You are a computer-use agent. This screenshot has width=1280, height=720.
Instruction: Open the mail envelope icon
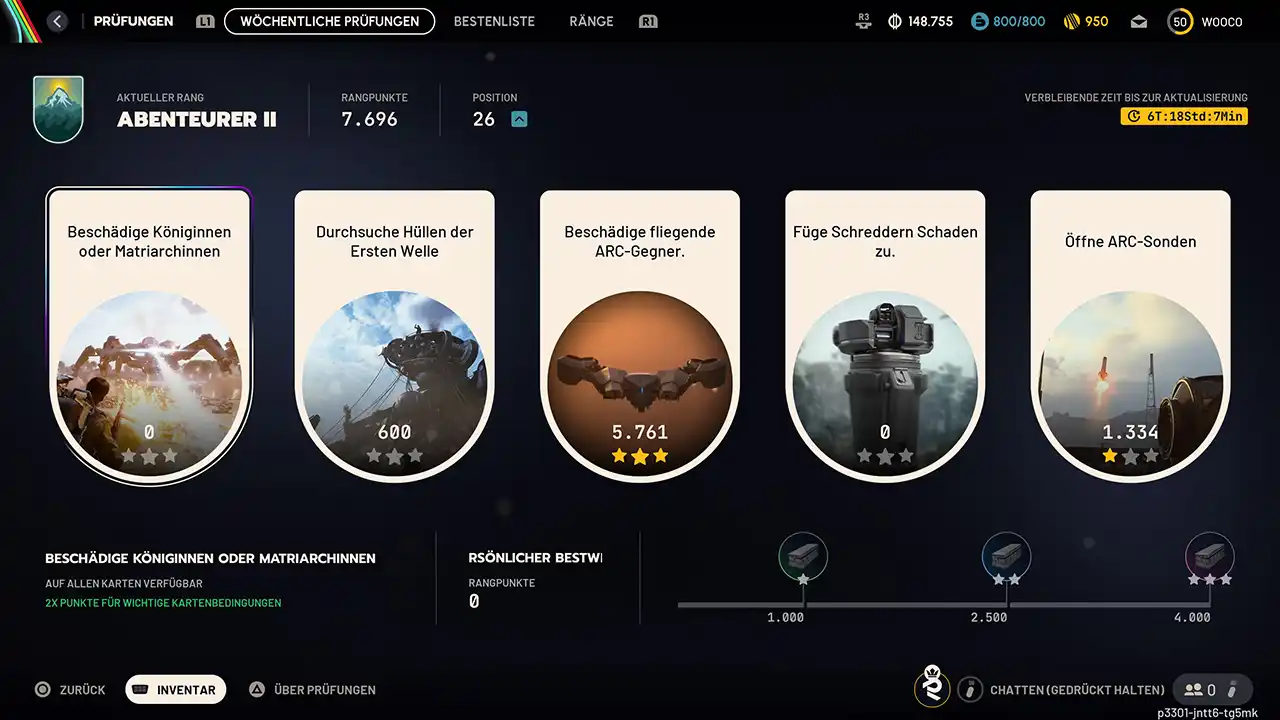[1139, 22]
